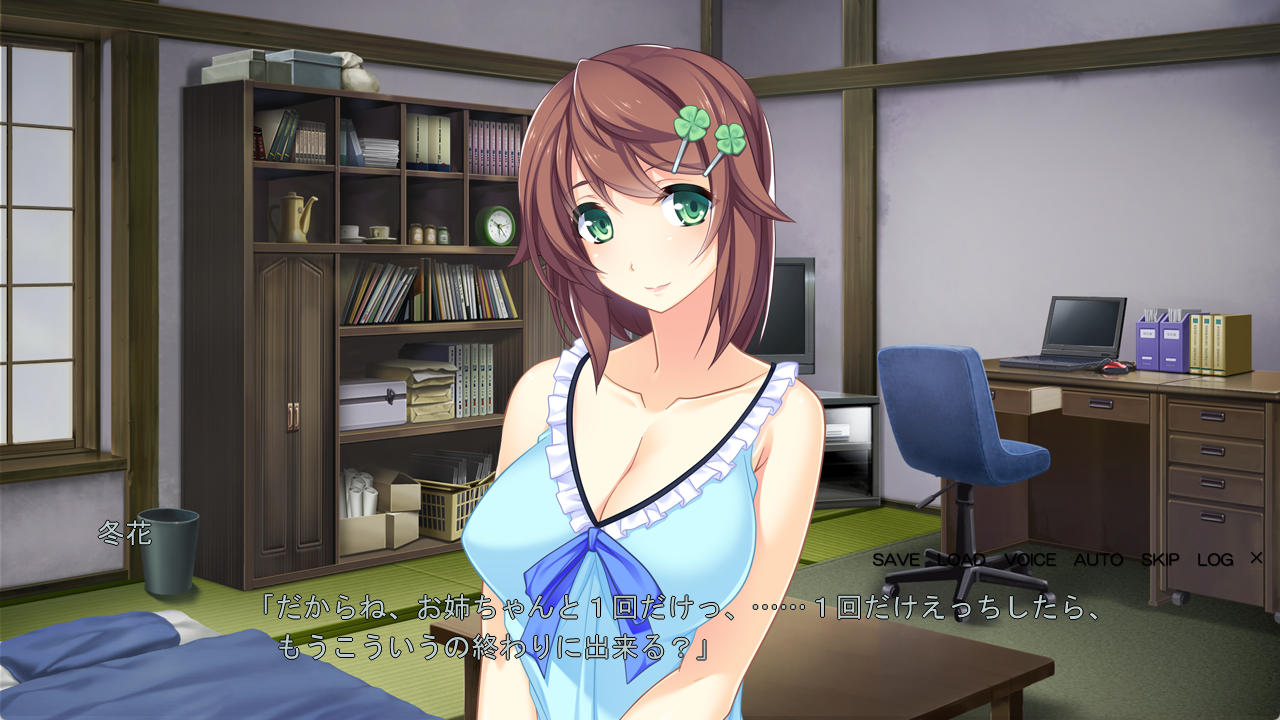This screenshot has width=1280, height=720.
Task: Activate SKIP mode
Action: (1160, 560)
